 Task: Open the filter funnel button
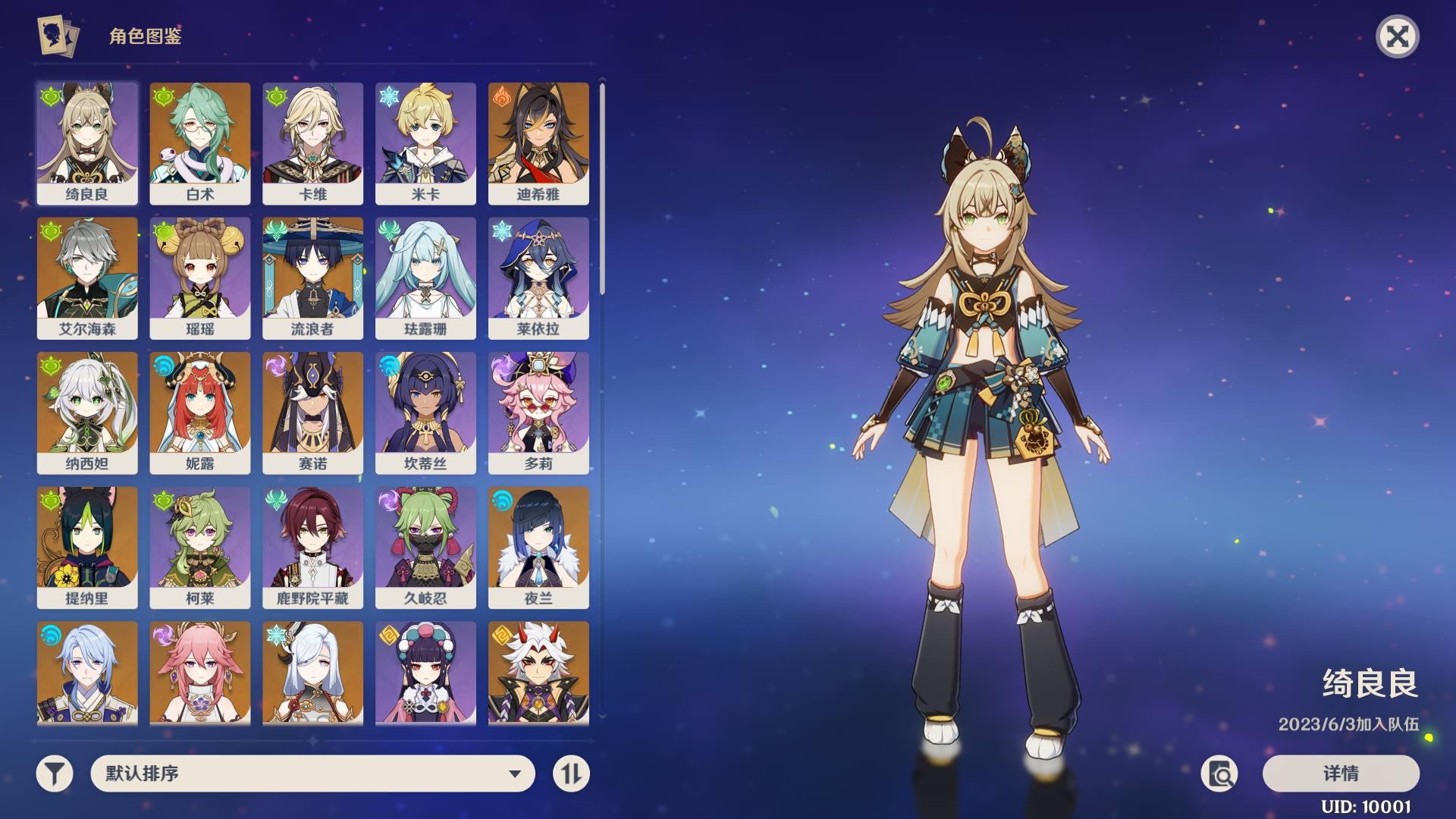click(55, 773)
